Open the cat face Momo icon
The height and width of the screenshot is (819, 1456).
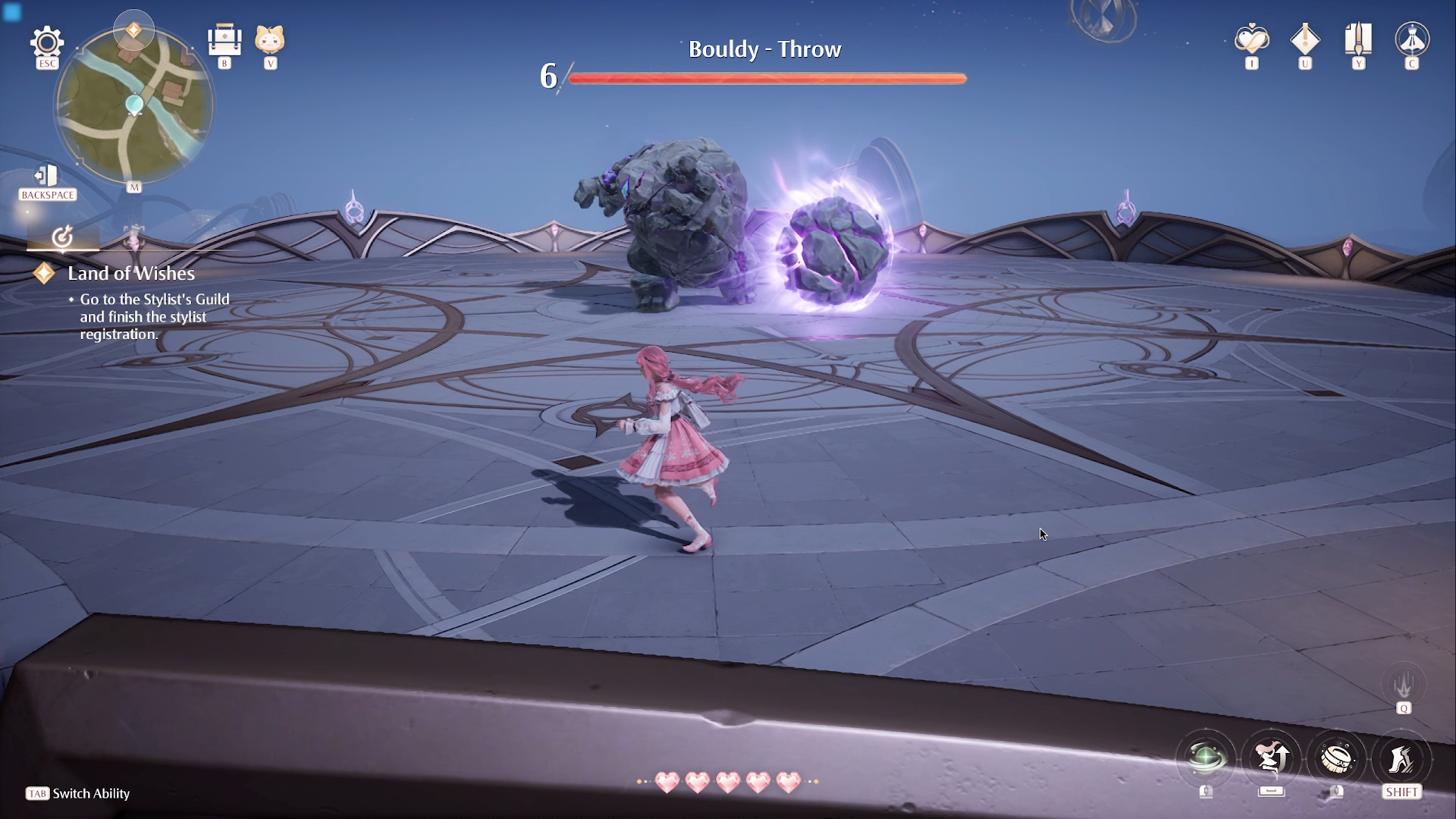270,39
